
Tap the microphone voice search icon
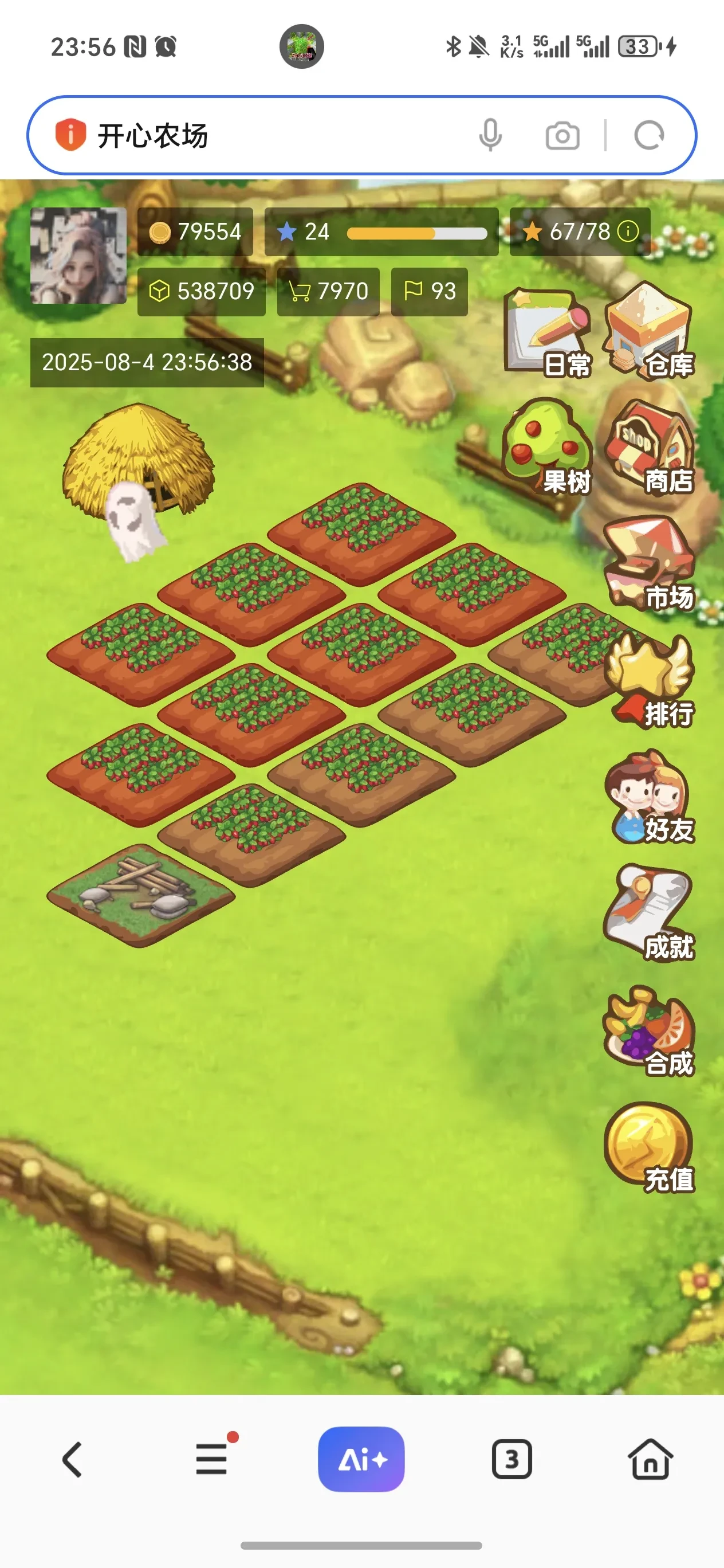pyautogui.click(x=490, y=135)
